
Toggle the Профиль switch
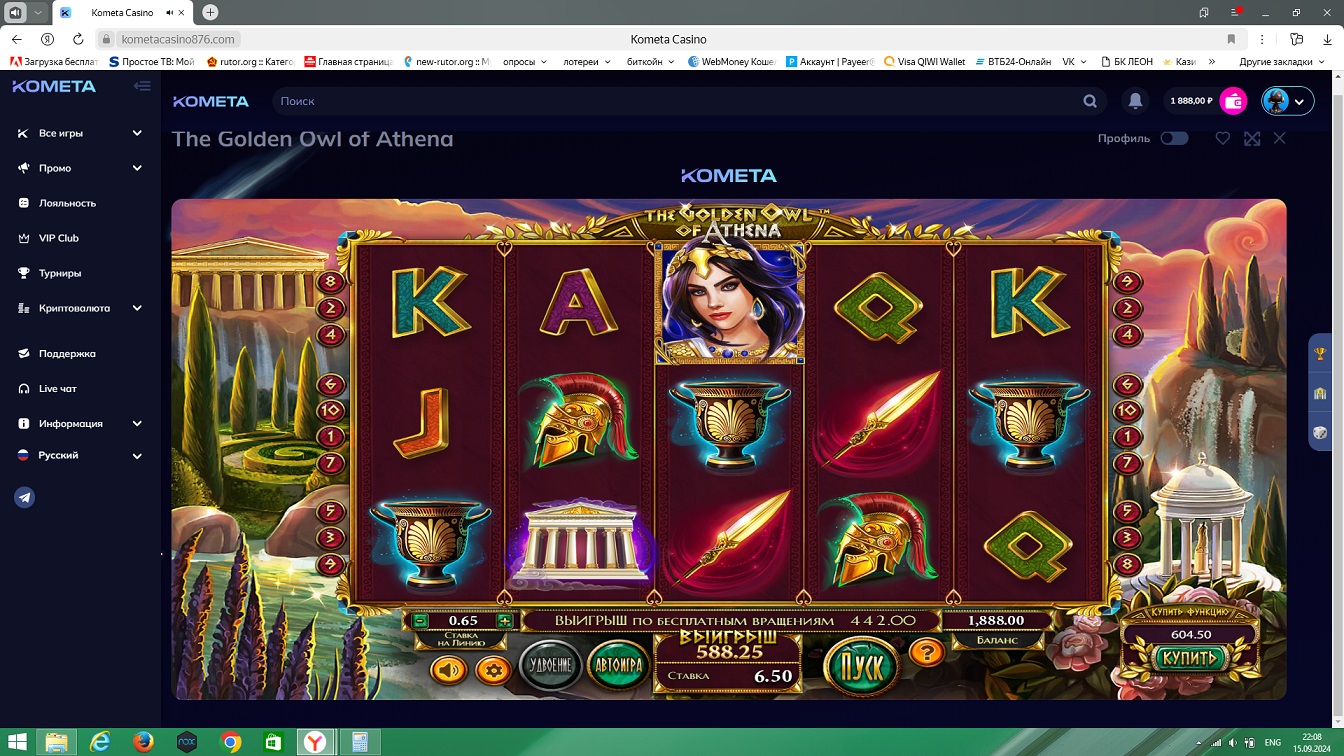pyautogui.click(x=1174, y=138)
